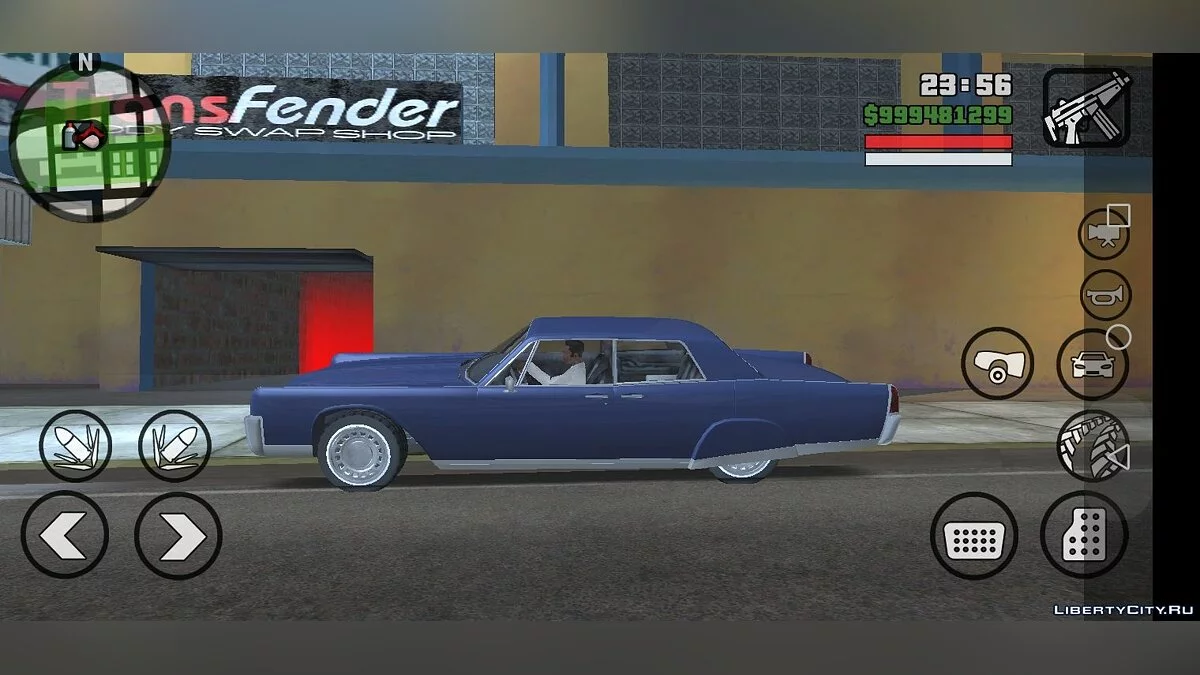Image resolution: width=1200 pixels, height=675 pixels.
Task: Honk the car horn button
Action: click(1105, 296)
